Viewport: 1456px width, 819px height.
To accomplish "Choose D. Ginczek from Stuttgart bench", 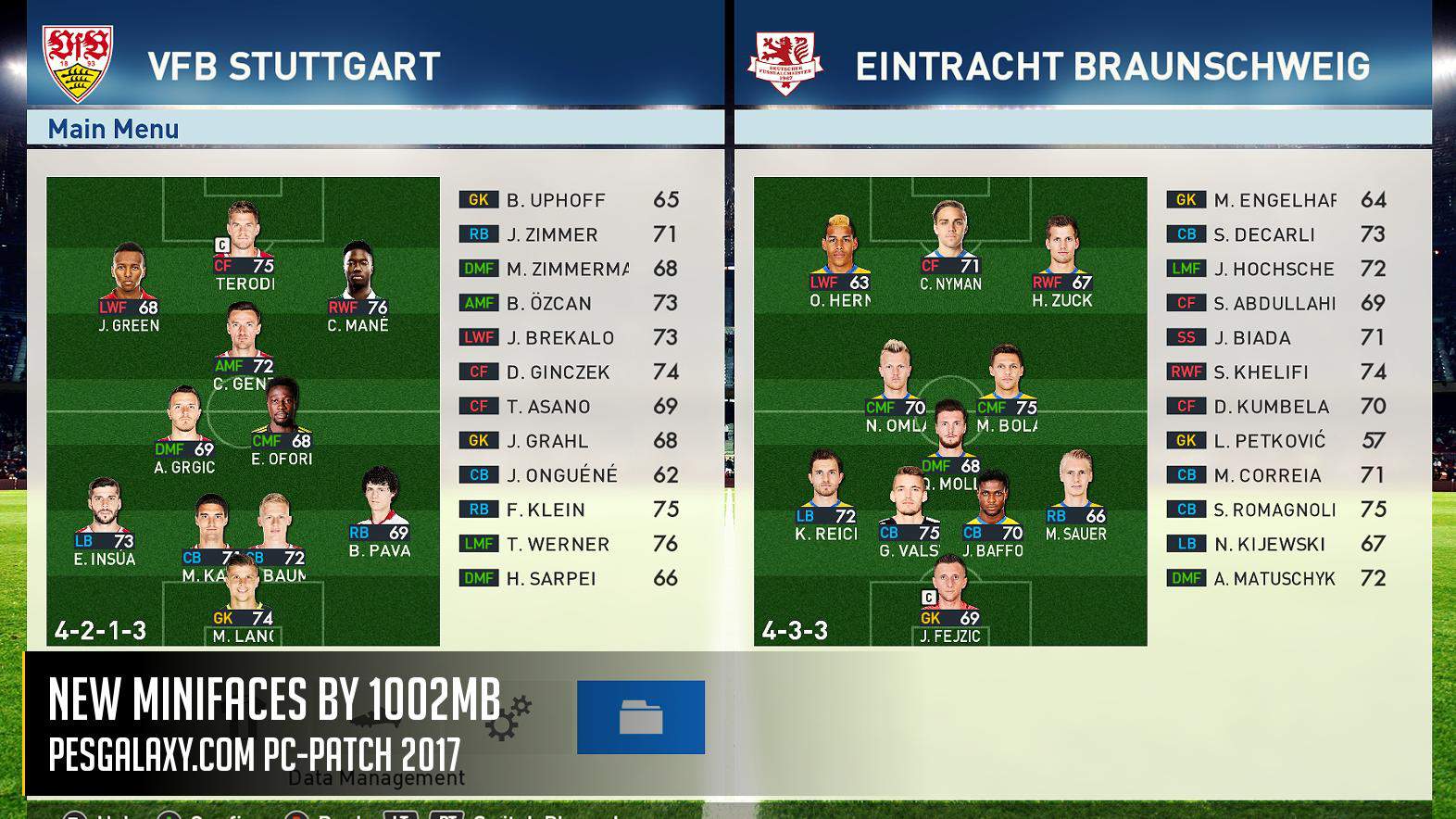I will [x=569, y=372].
